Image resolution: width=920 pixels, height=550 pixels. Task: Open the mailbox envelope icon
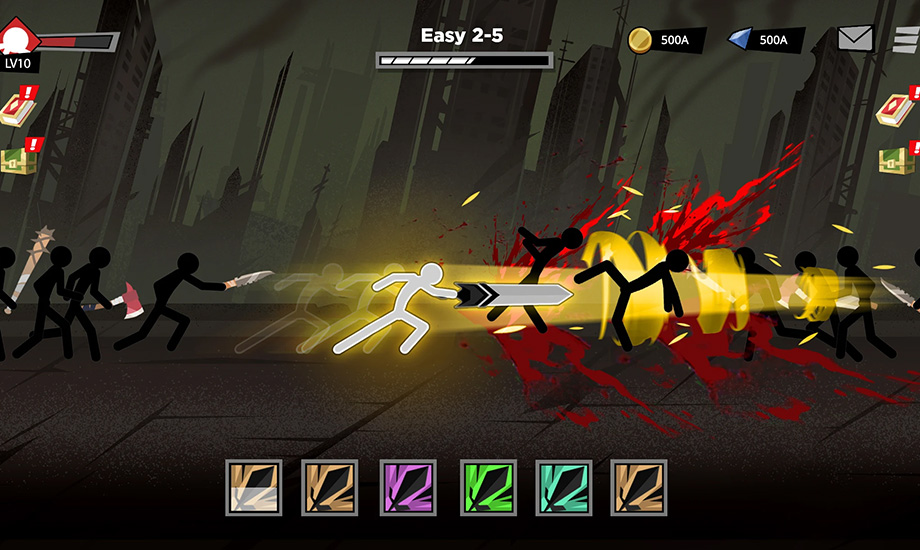pos(855,39)
